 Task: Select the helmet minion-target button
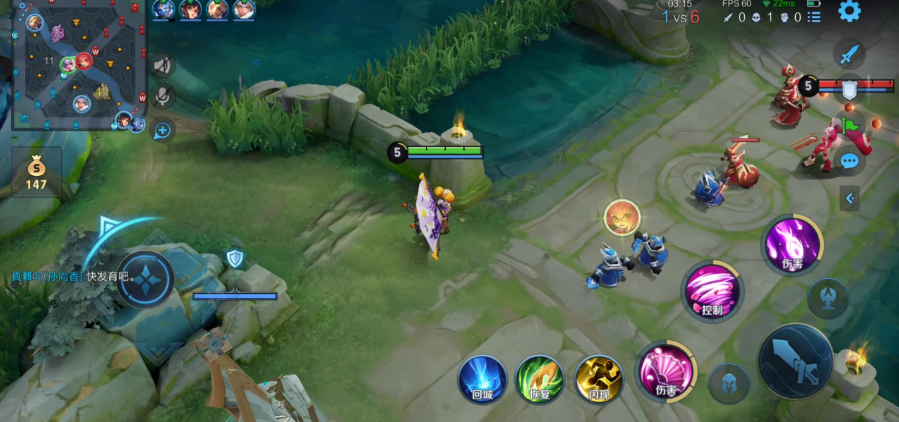(729, 383)
